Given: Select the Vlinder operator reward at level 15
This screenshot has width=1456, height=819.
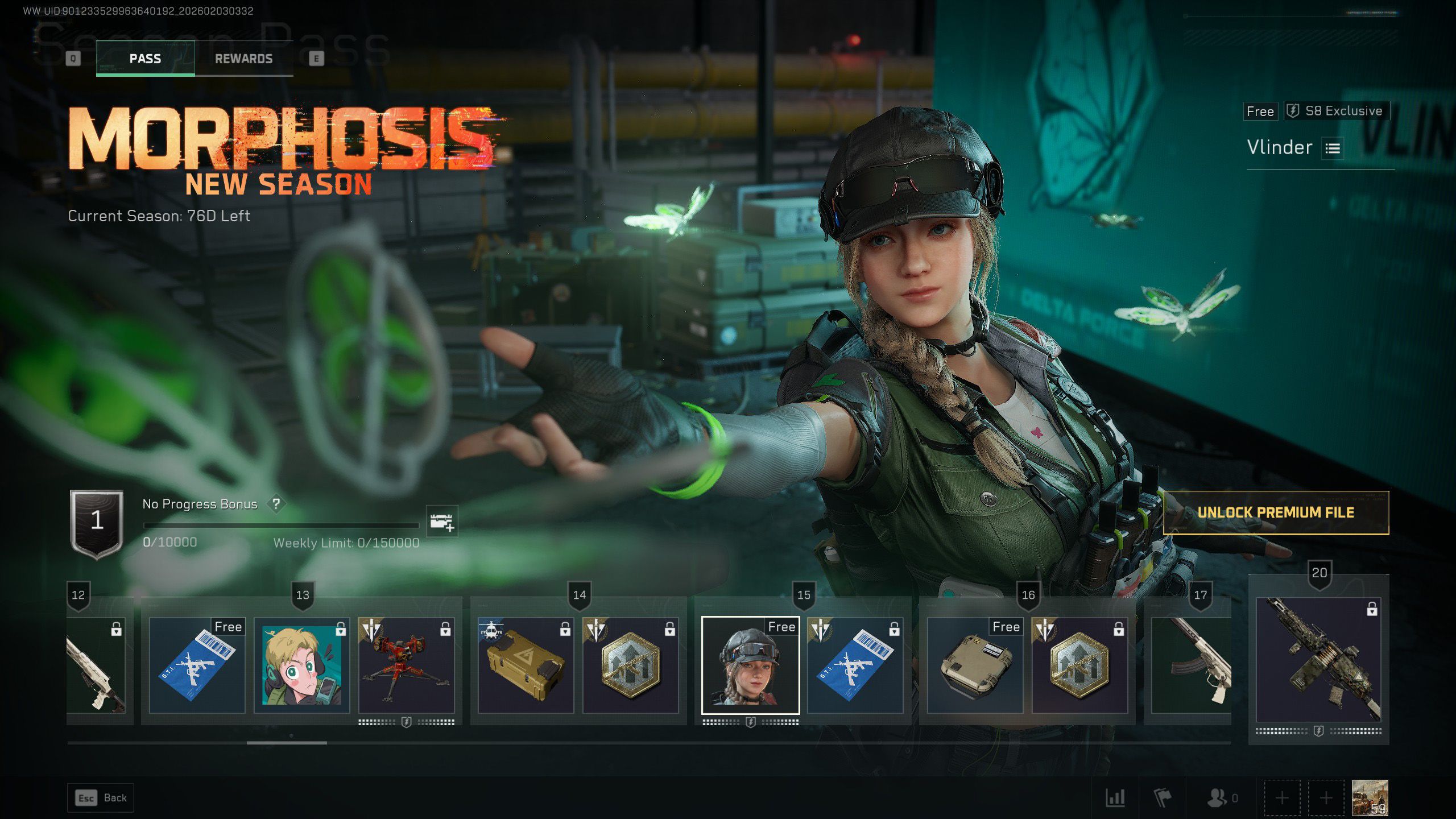Looking at the screenshot, I should (x=750, y=665).
